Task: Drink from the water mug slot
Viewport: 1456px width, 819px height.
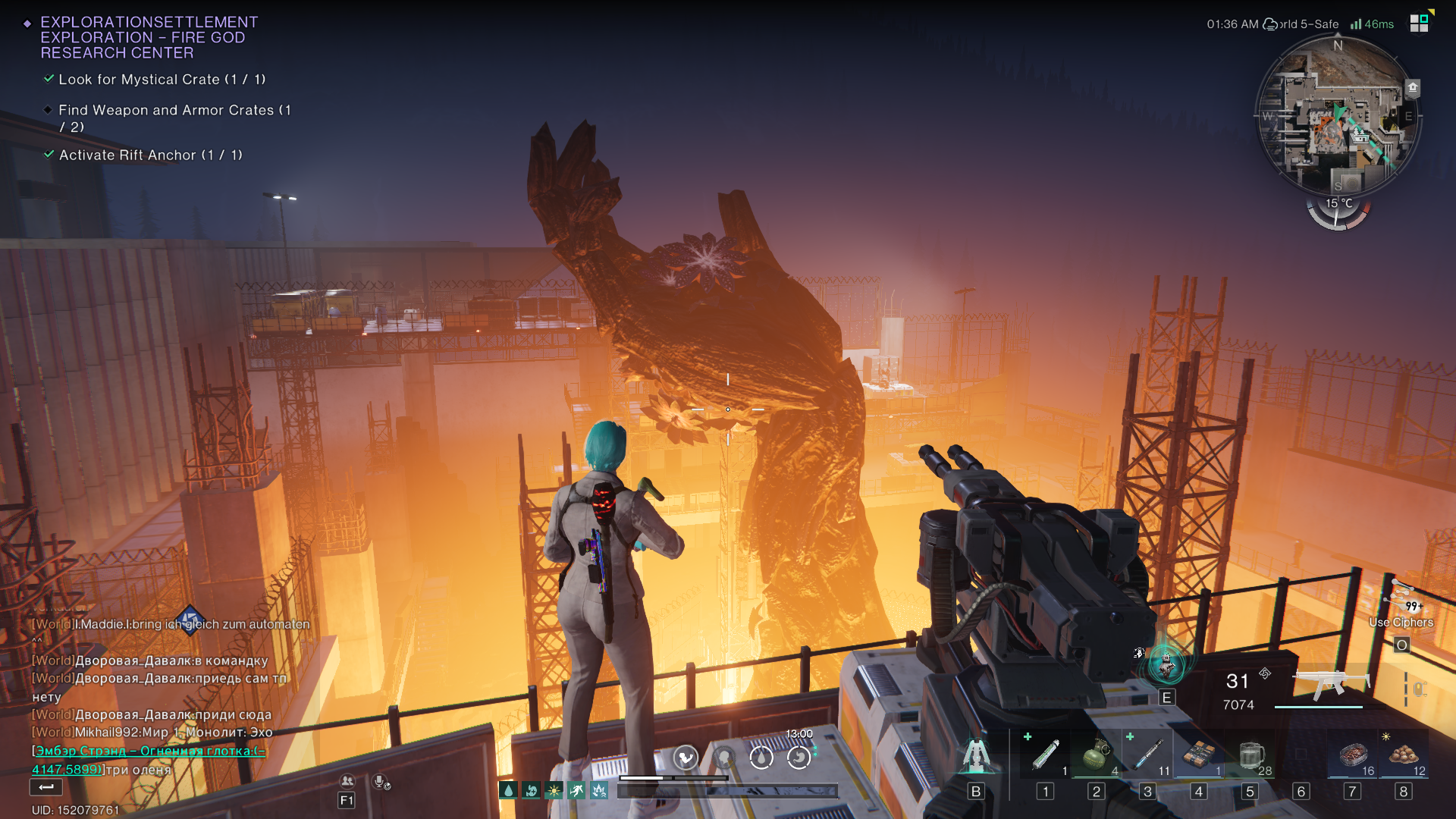Action: point(1250,755)
